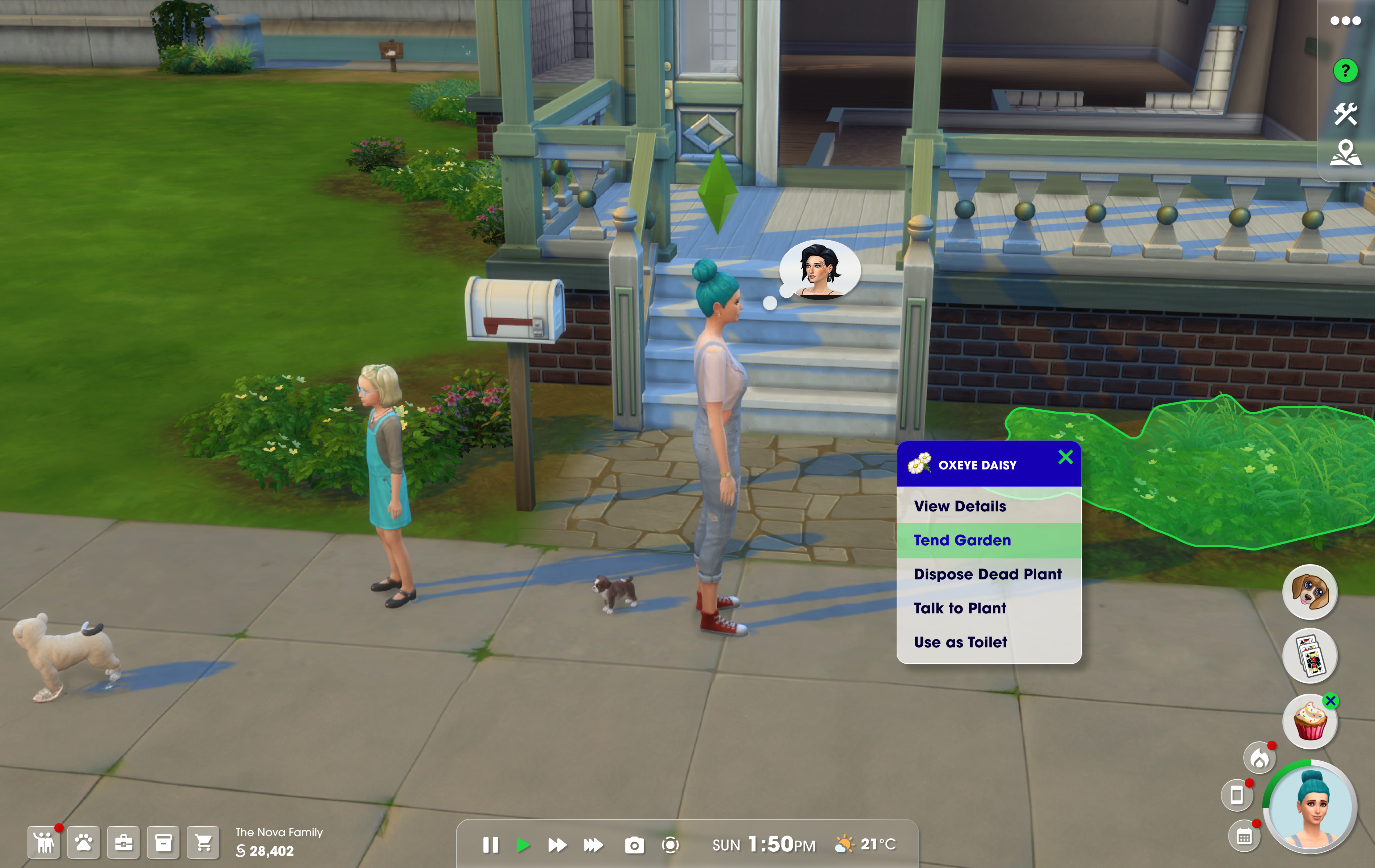The width and height of the screenshot is (1375, 868).
Task: Pause the game
Action: pos(490,845)
